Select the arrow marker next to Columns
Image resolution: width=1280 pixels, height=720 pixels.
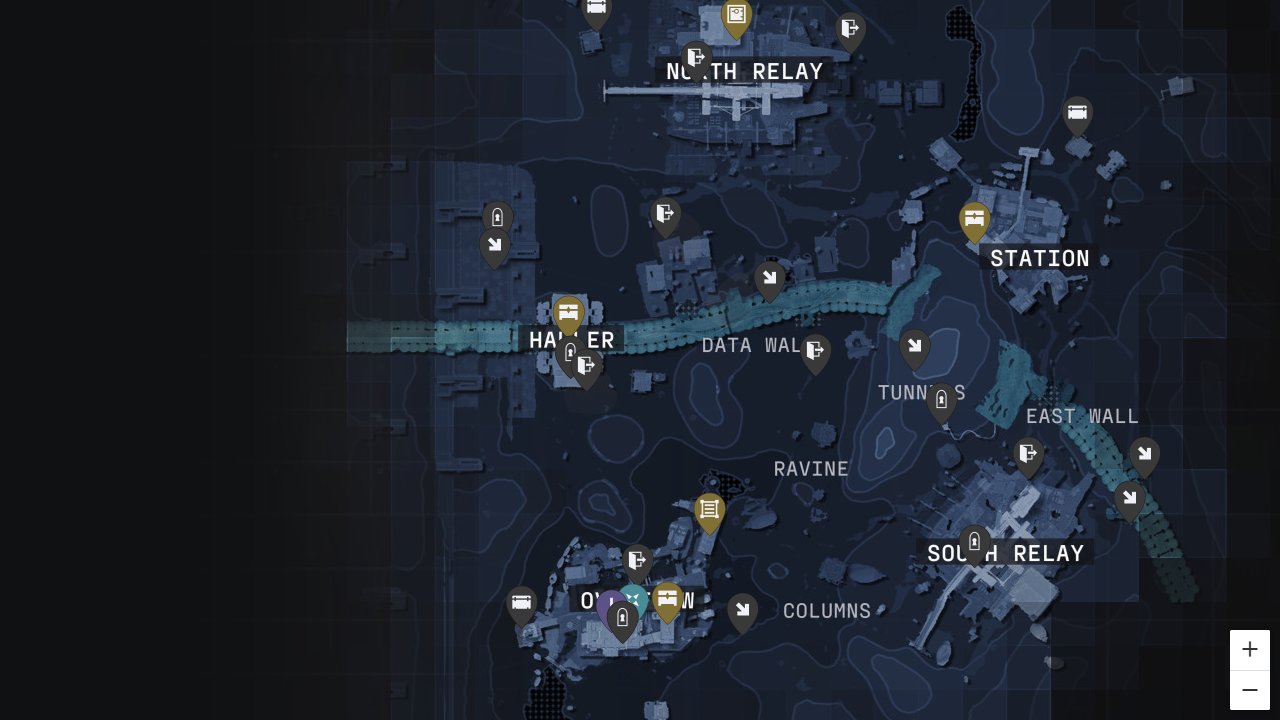(742, 609)
